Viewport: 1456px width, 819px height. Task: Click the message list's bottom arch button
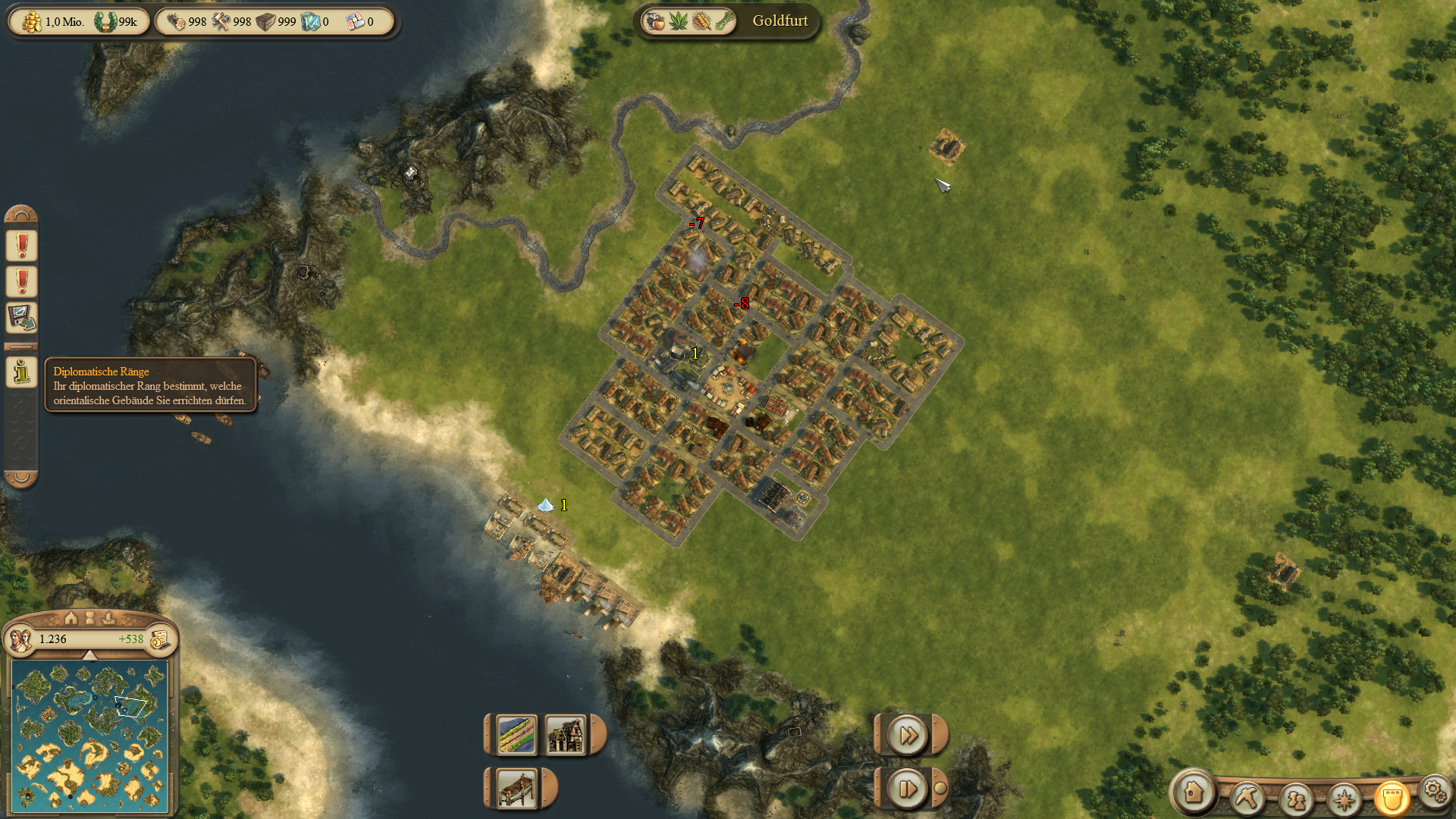click(x=21, y=478)
